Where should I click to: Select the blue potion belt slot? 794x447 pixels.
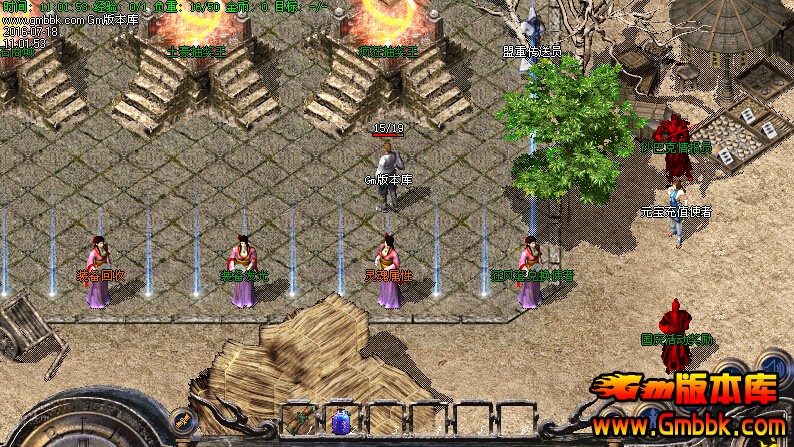pos(342,420)
